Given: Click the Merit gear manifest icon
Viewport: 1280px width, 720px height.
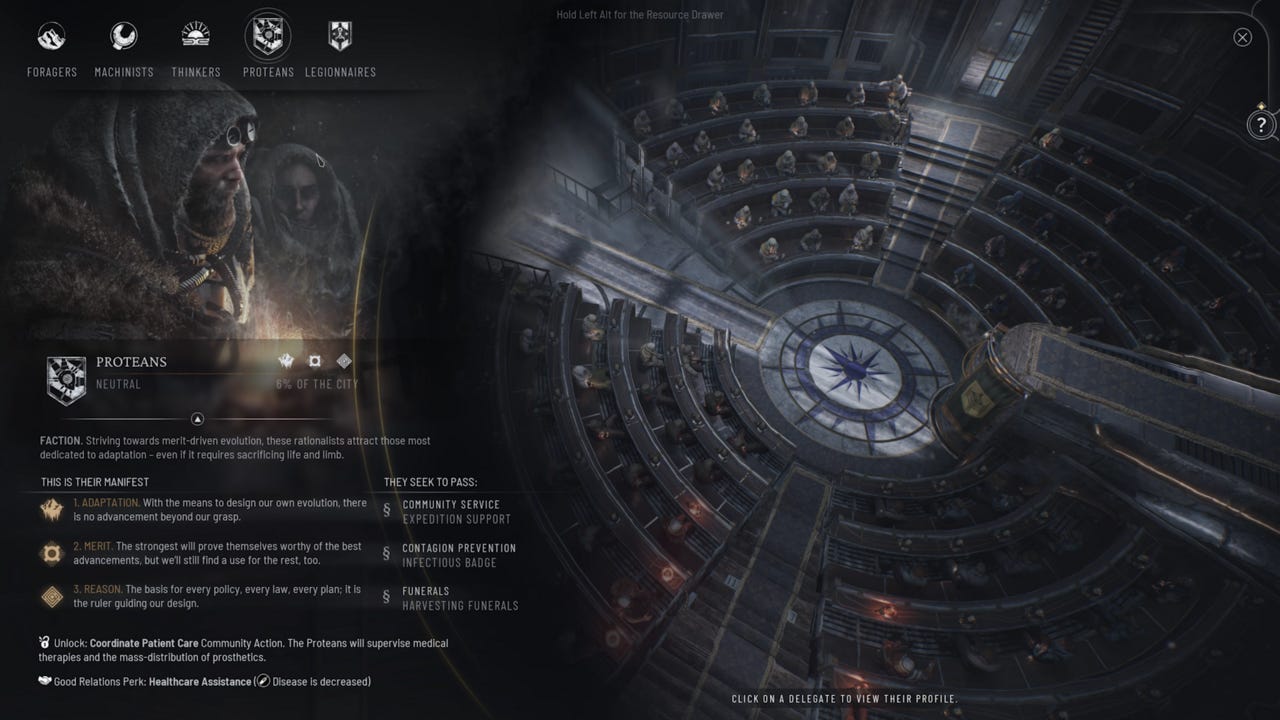Looking at the screenshot, I should click(x=51, y=553).
